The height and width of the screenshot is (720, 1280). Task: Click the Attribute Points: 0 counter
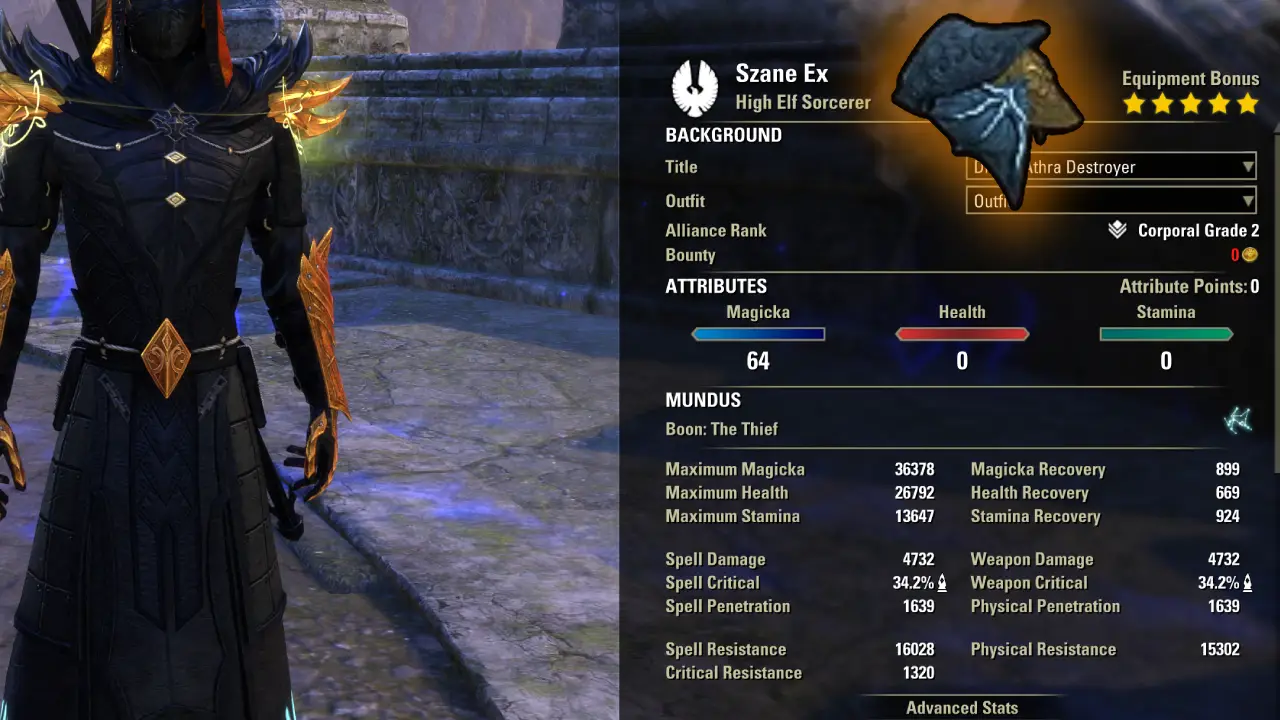click(1191, 286)
